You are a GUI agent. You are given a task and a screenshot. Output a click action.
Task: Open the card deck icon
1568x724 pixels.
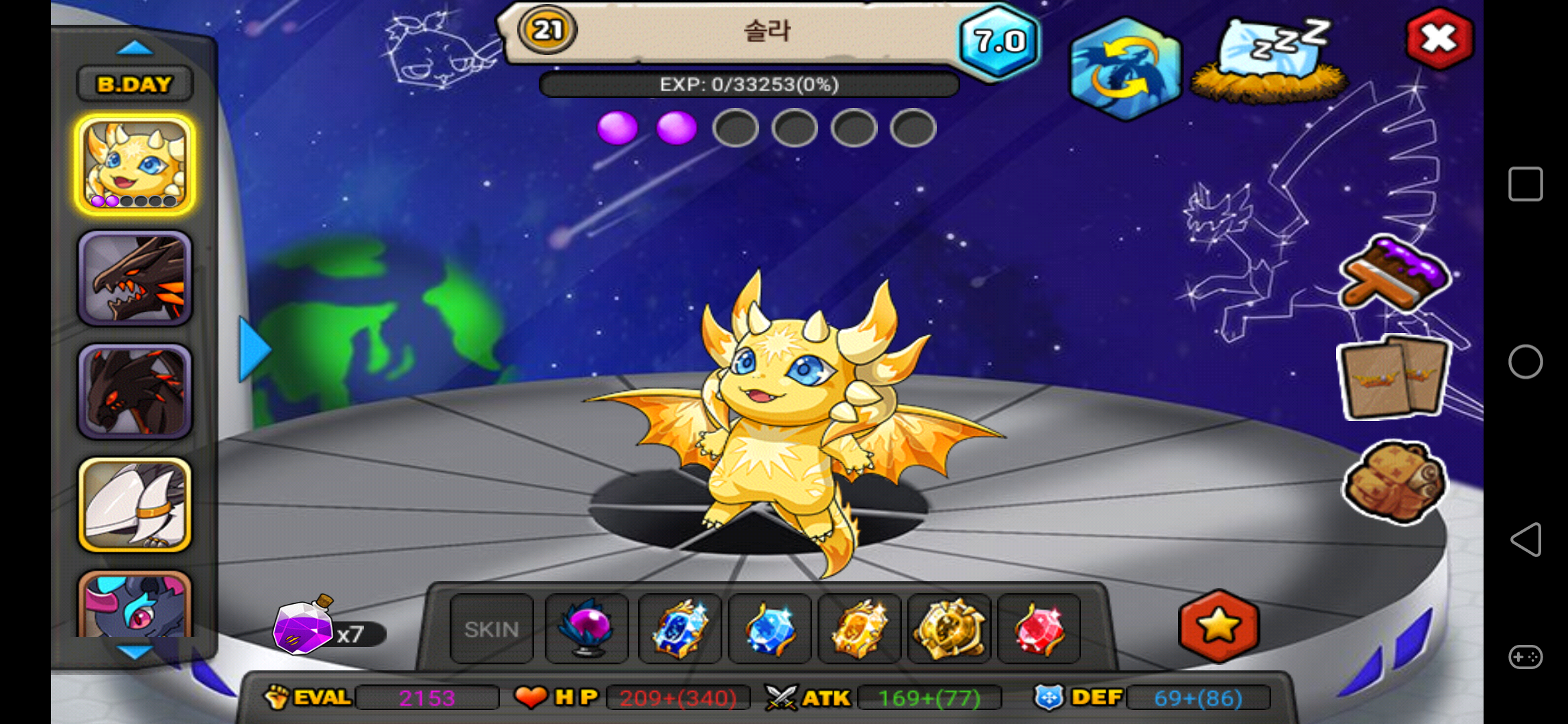click(x=1394, y=377)
